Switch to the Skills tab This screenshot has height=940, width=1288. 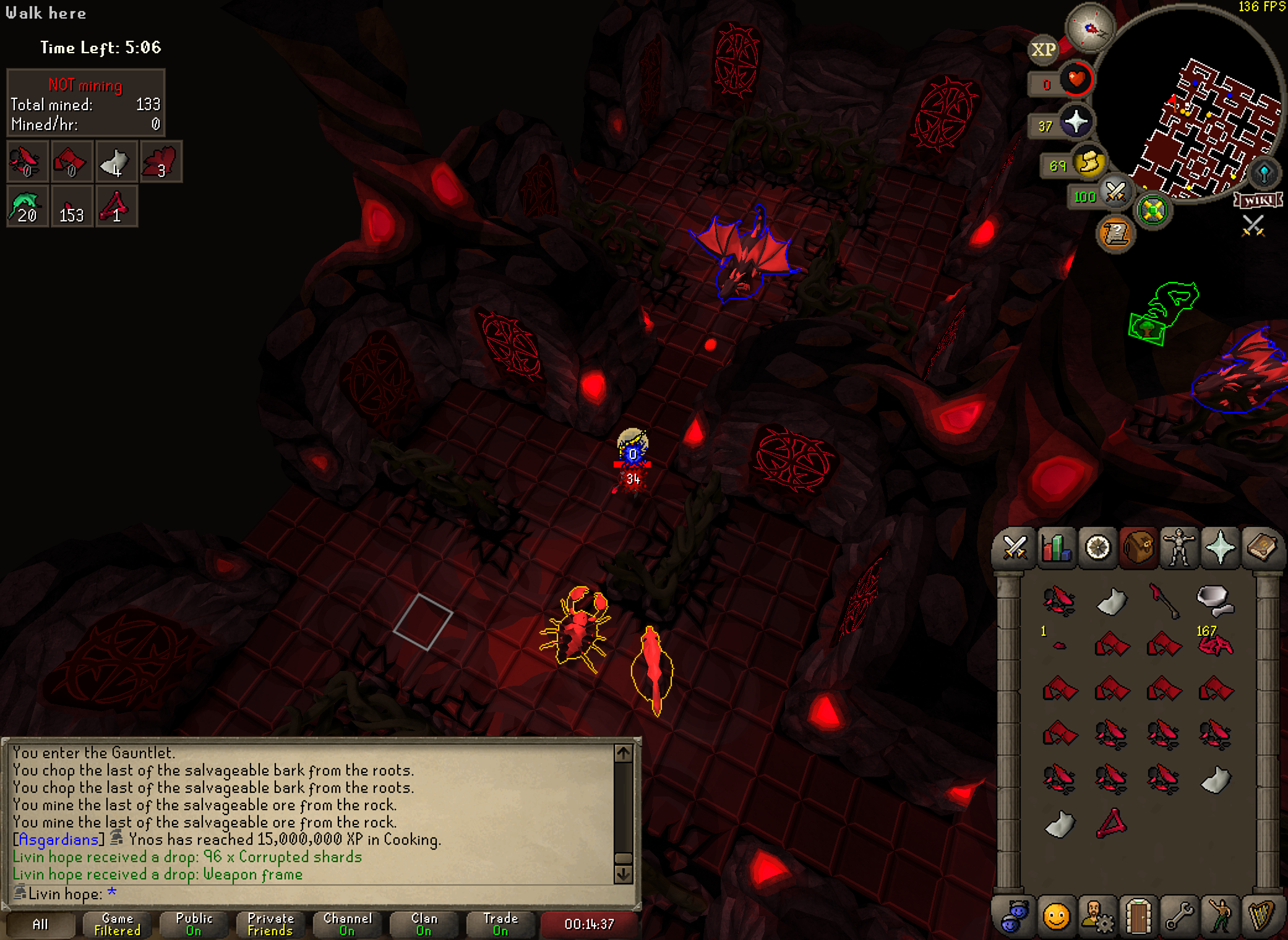(x=1056, y=548)
